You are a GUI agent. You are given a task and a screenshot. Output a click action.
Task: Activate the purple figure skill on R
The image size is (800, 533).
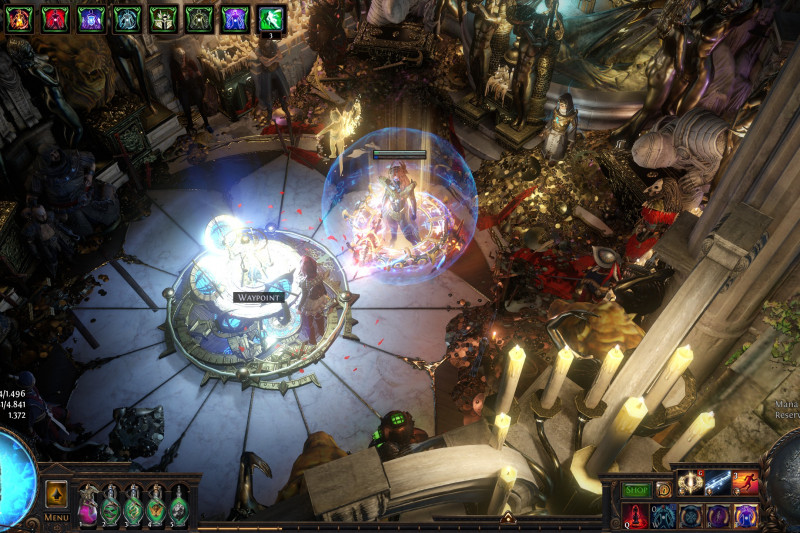point(718,516)
